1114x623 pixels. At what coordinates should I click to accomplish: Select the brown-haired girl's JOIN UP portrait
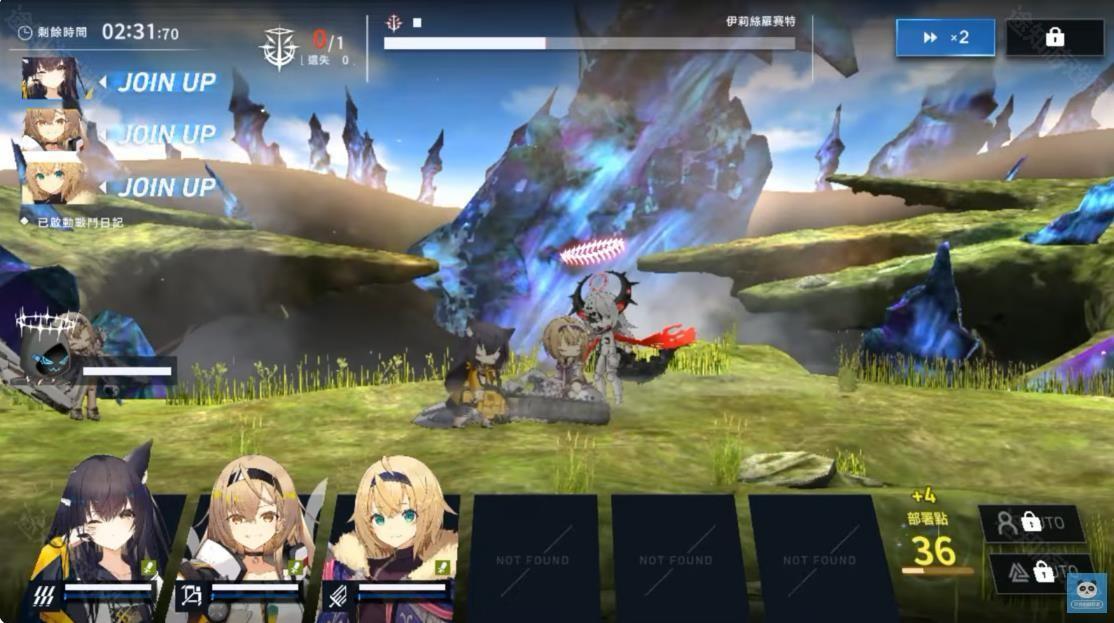tap(53, 129)
